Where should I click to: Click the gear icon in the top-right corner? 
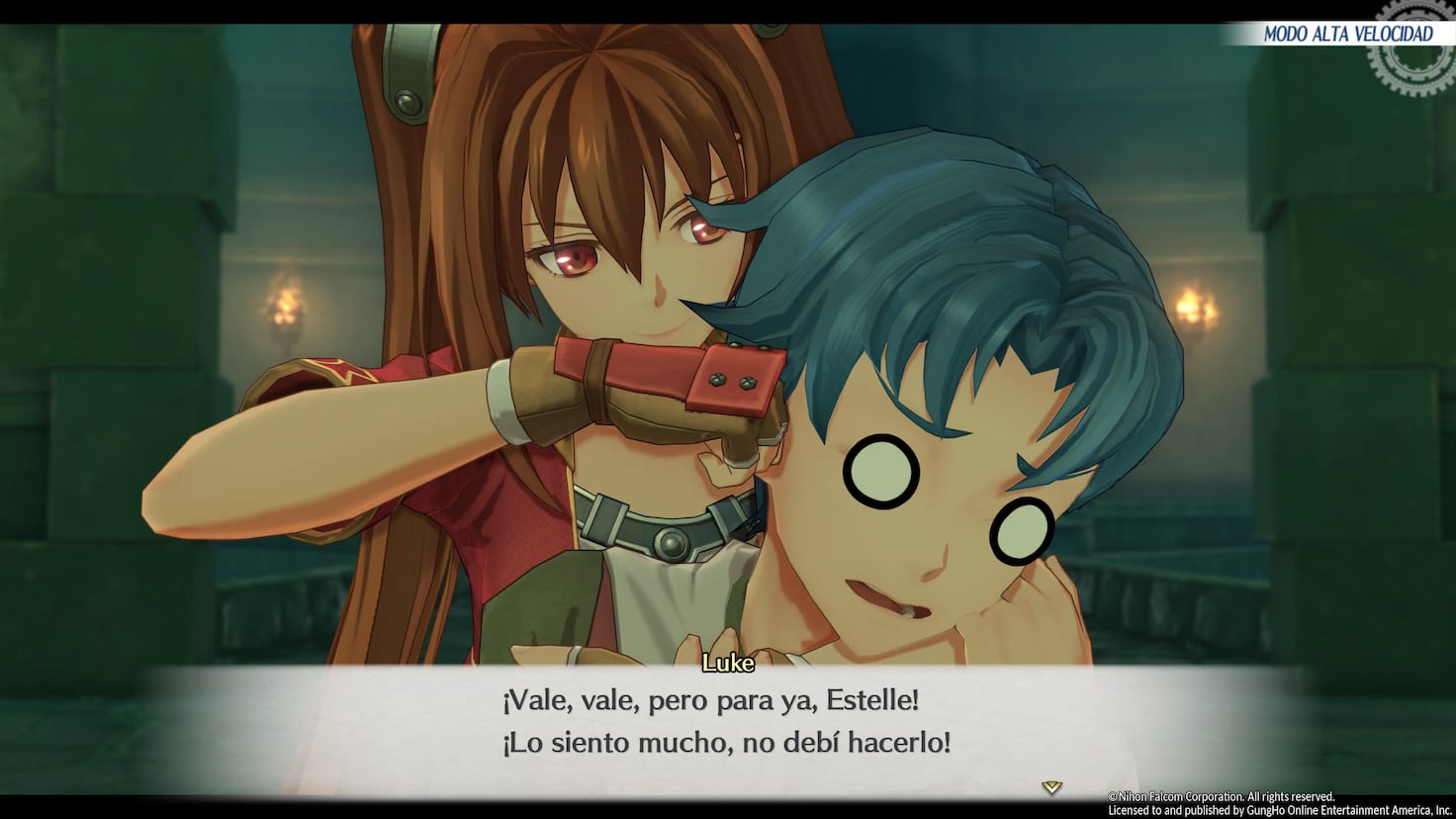tap(1411, 51)
